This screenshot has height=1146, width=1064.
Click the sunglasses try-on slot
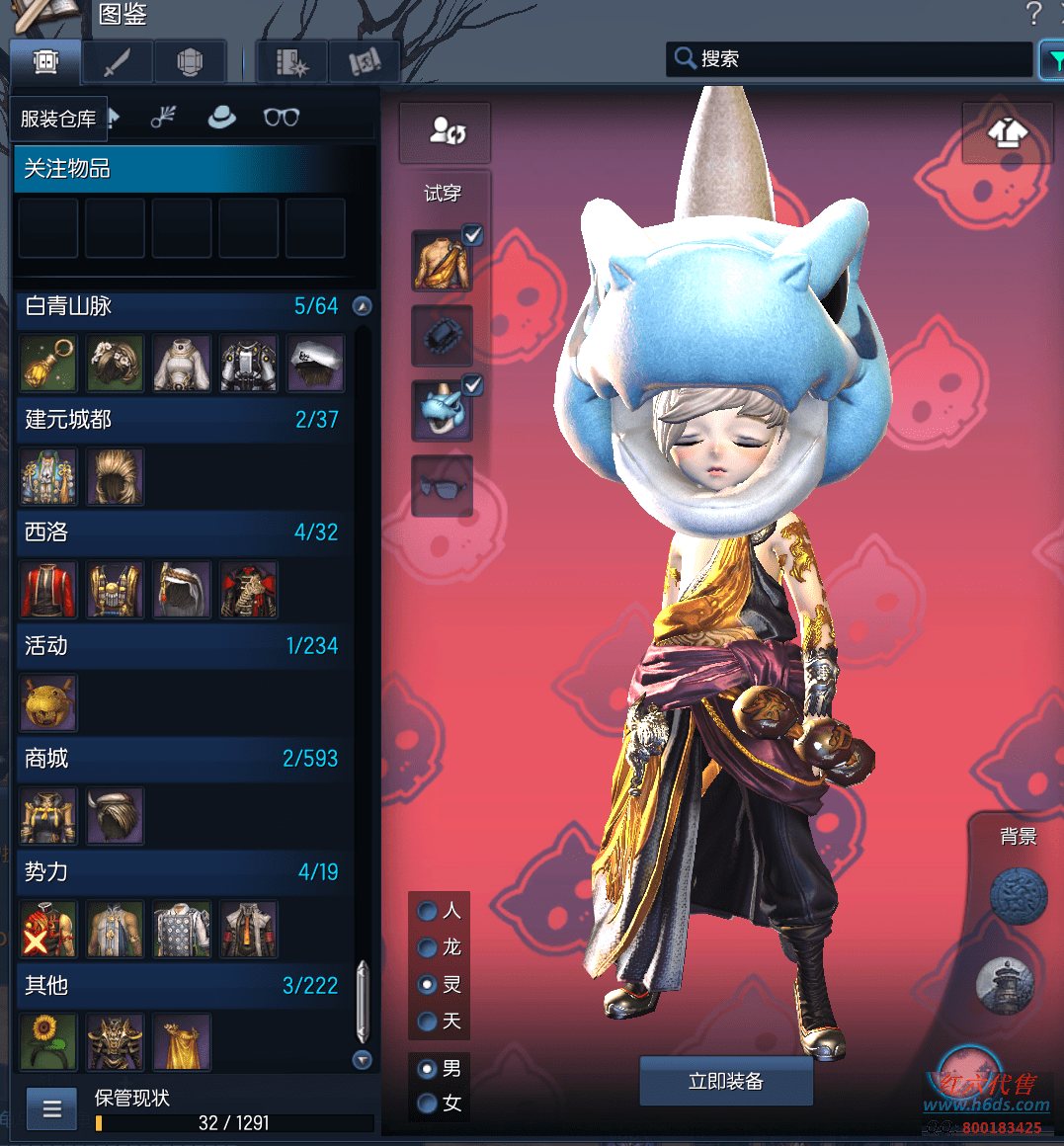(442, 486)
